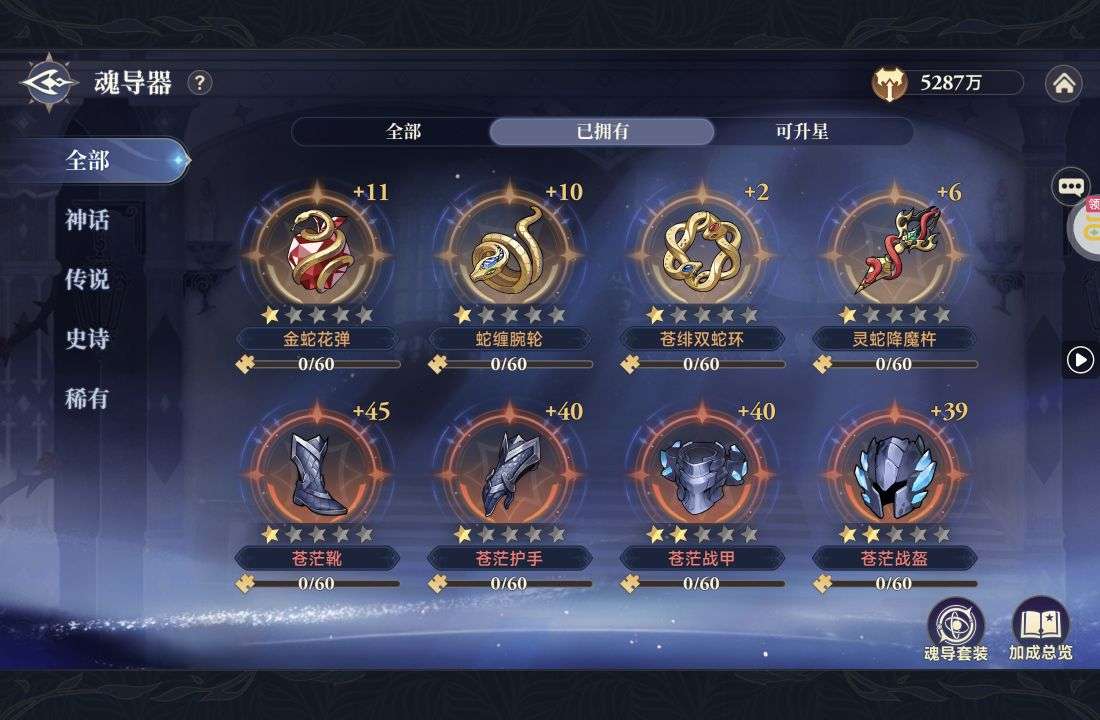Select the 已拥有 tab

(602, 132)
